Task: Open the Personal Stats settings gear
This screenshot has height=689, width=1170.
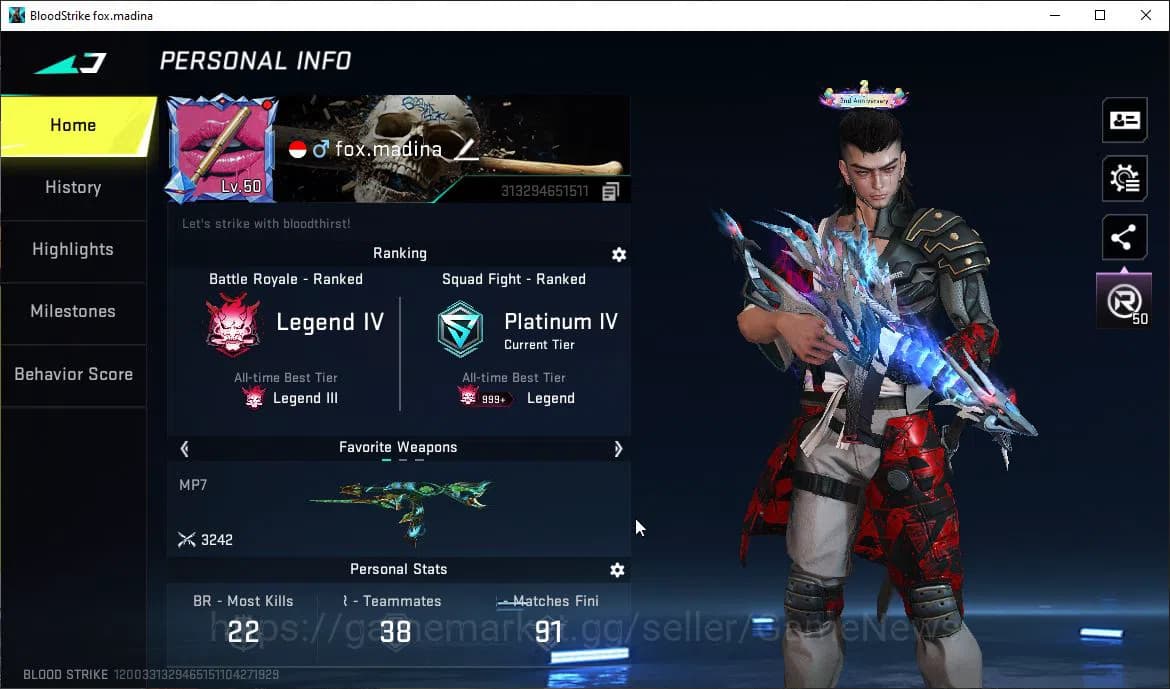Action: [617, 570]
